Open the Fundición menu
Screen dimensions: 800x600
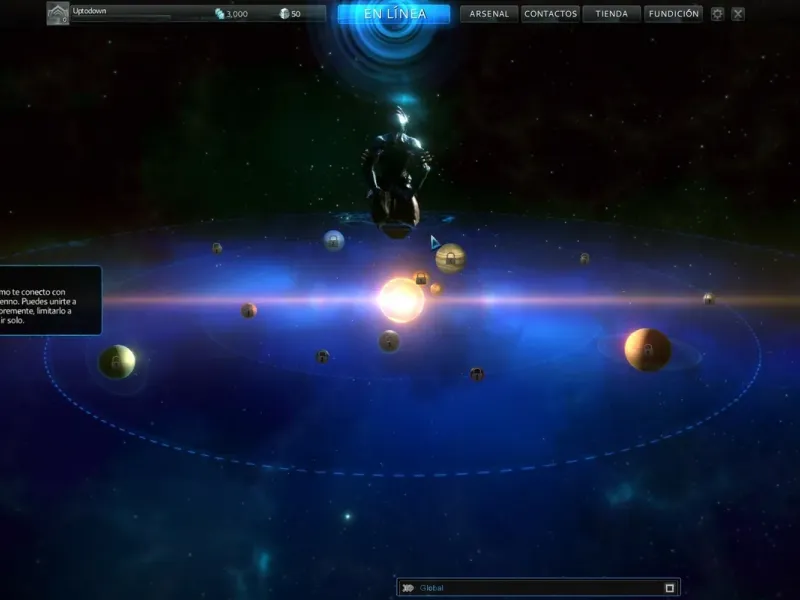673,14
